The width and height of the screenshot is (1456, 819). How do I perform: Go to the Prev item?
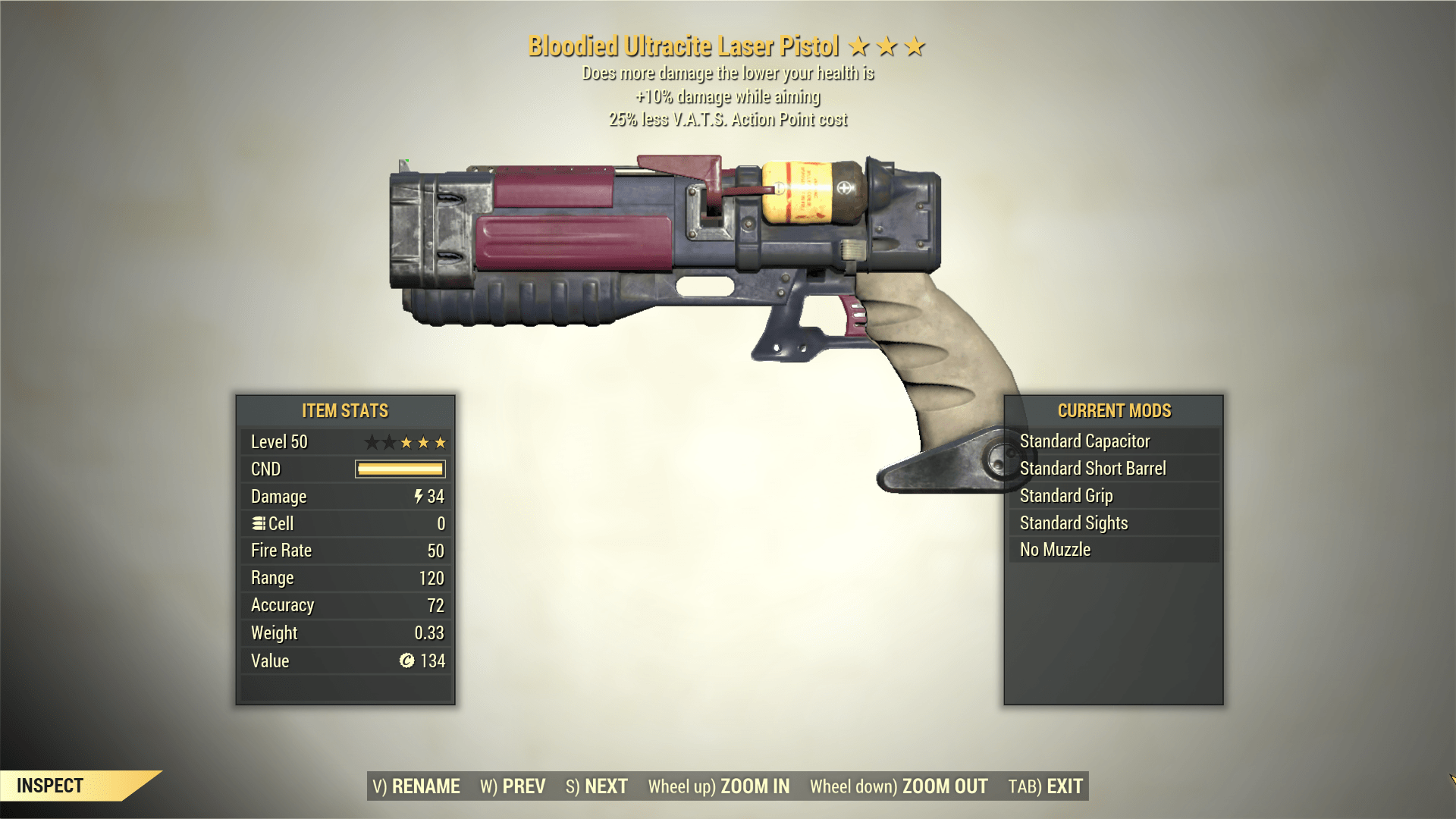[513, 786]
